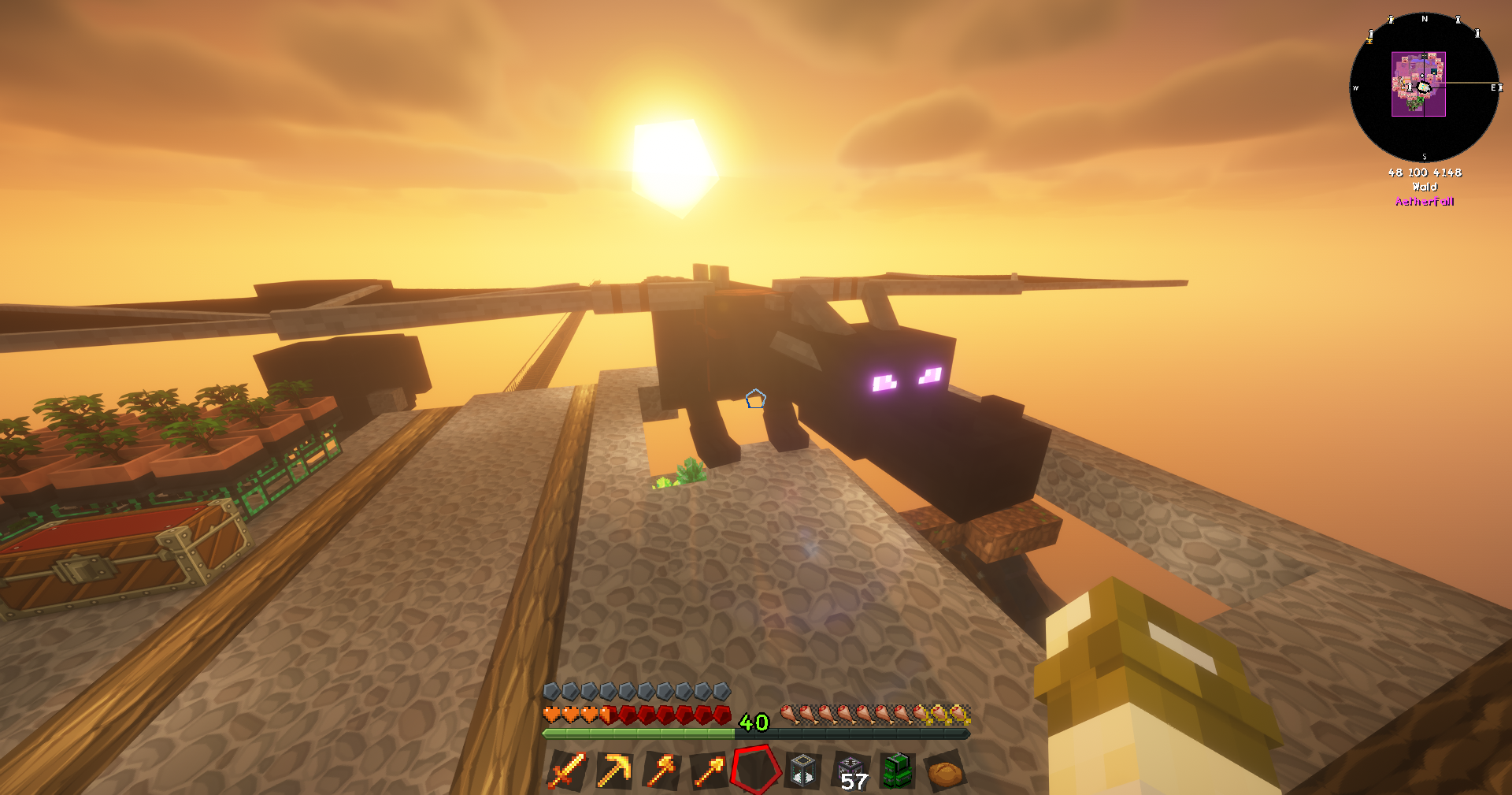
Task: Select the golden sword hotbar slot
Action: click(567, 770)
